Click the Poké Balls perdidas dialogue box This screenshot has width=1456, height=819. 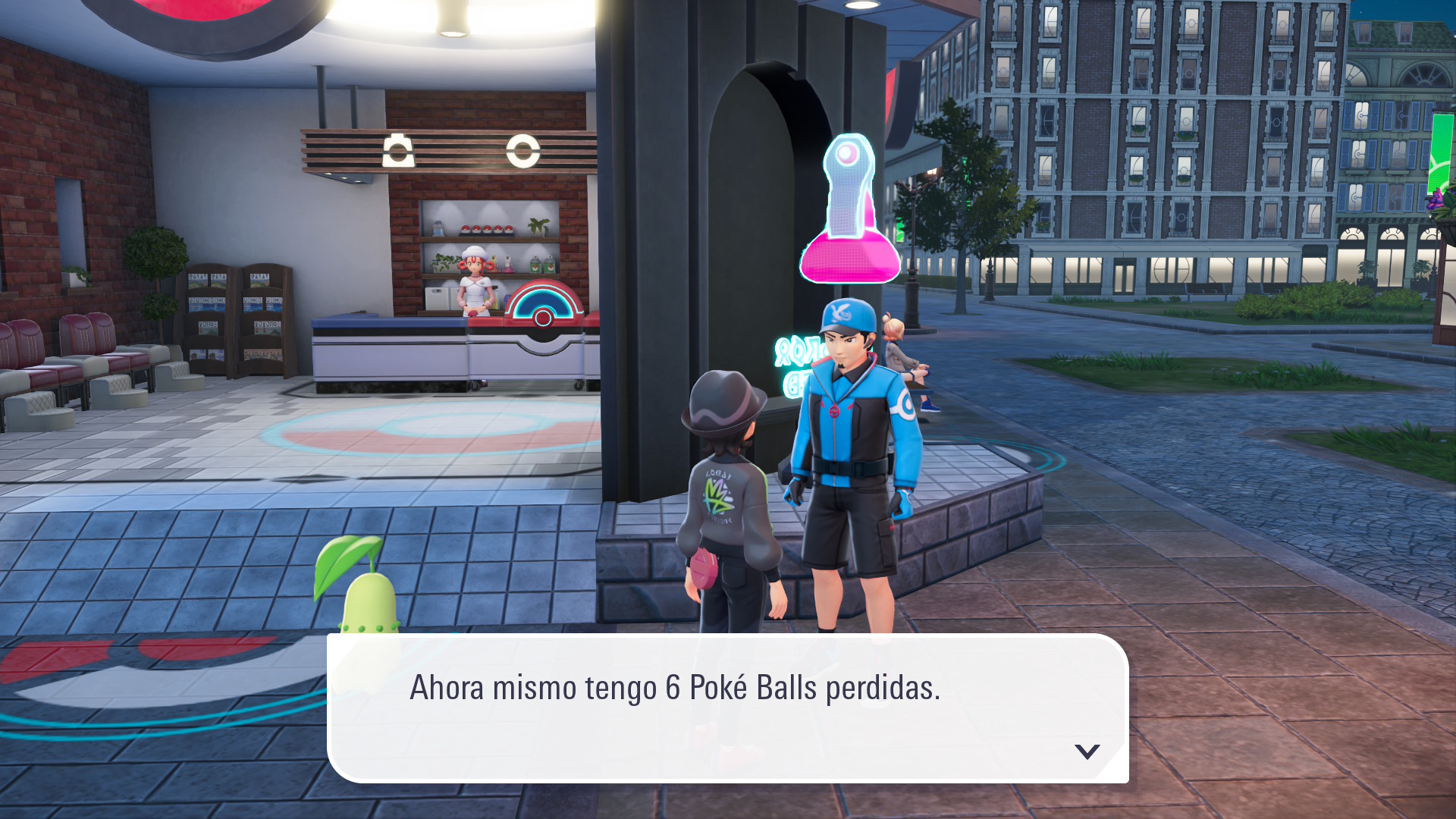pyautogui.click(x=727, y=708)
